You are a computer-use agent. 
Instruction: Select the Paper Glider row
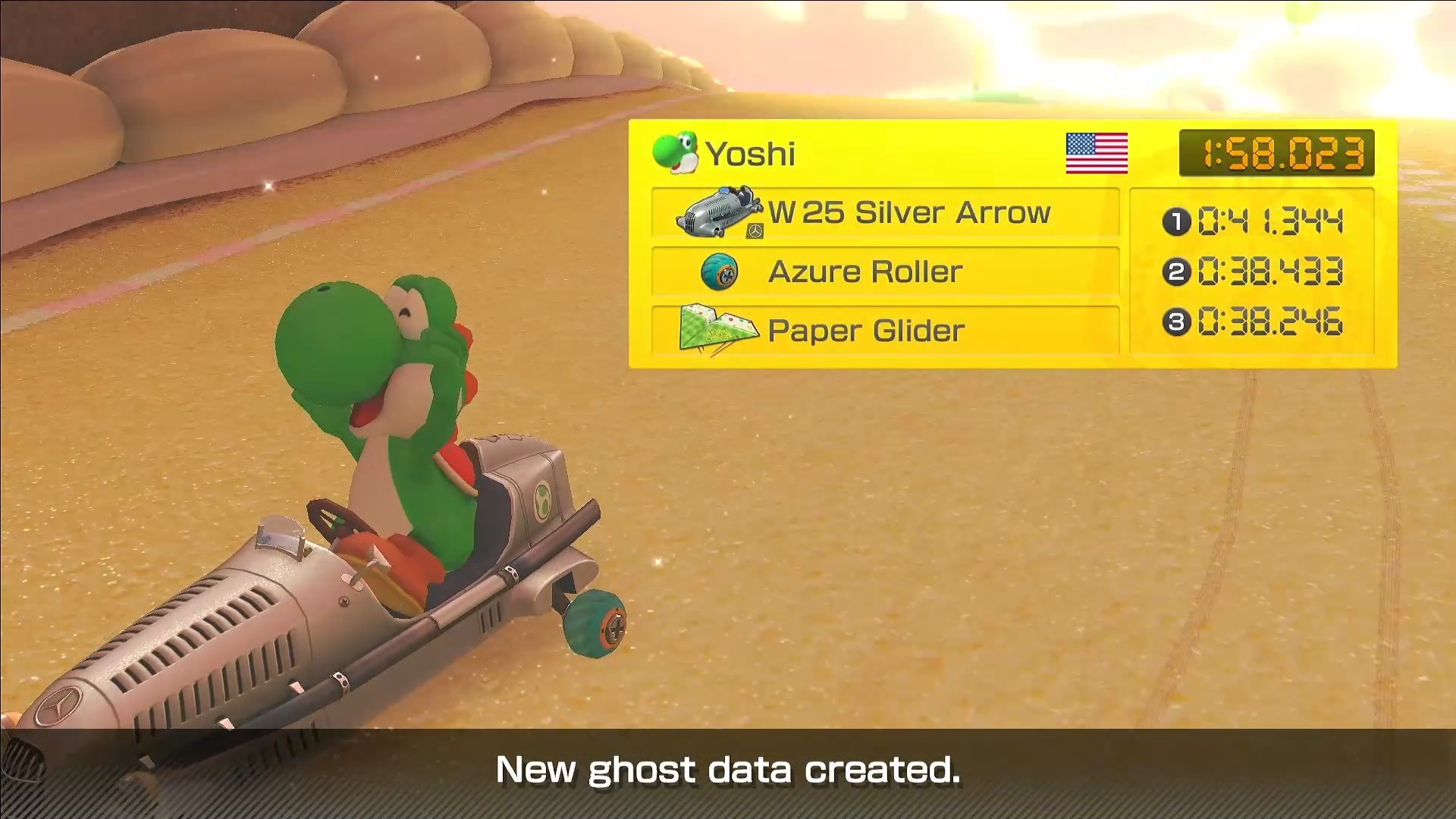[885, 331]
